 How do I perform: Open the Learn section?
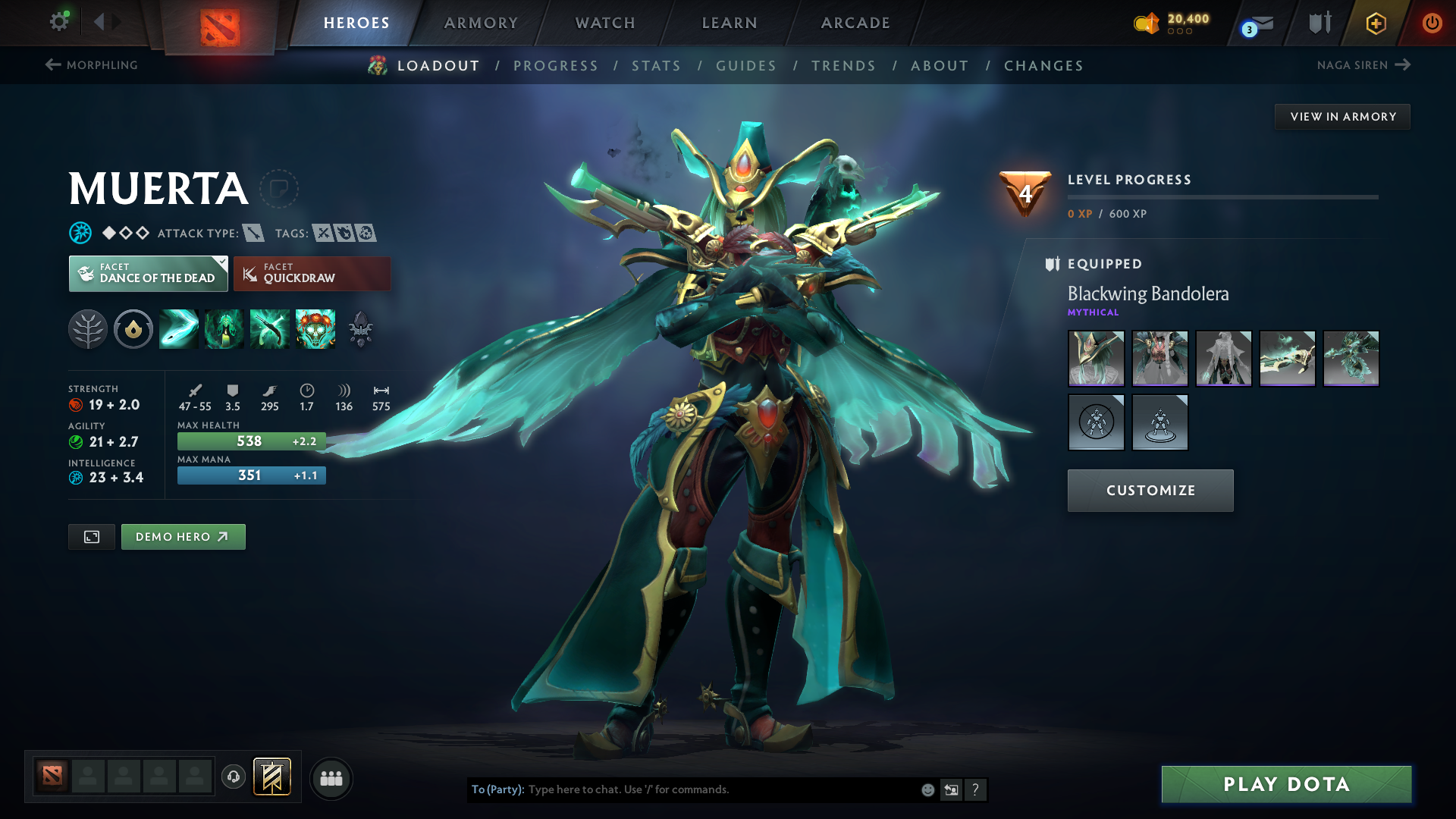730,23
